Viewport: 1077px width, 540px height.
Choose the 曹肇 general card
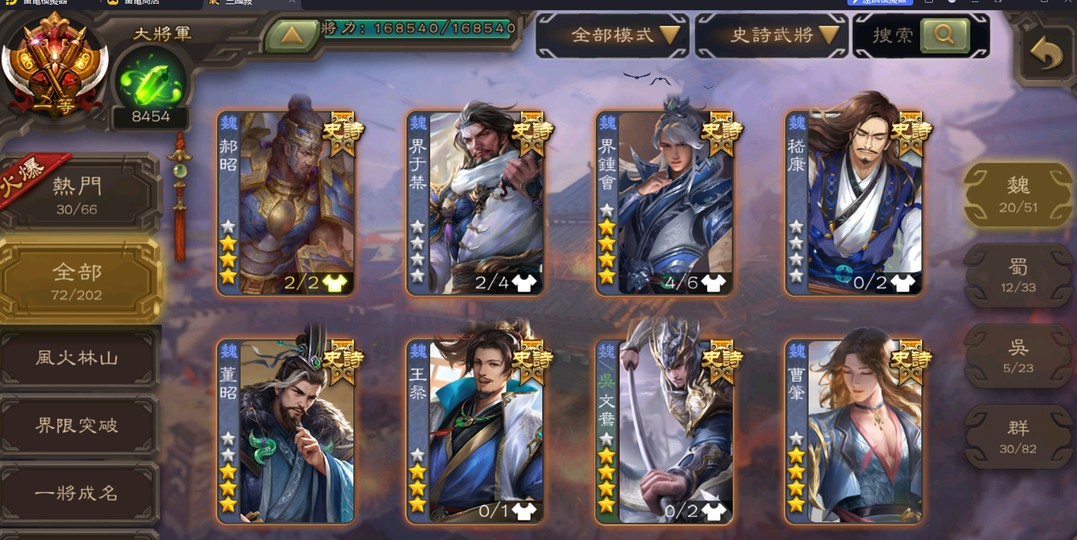[856, 431]
